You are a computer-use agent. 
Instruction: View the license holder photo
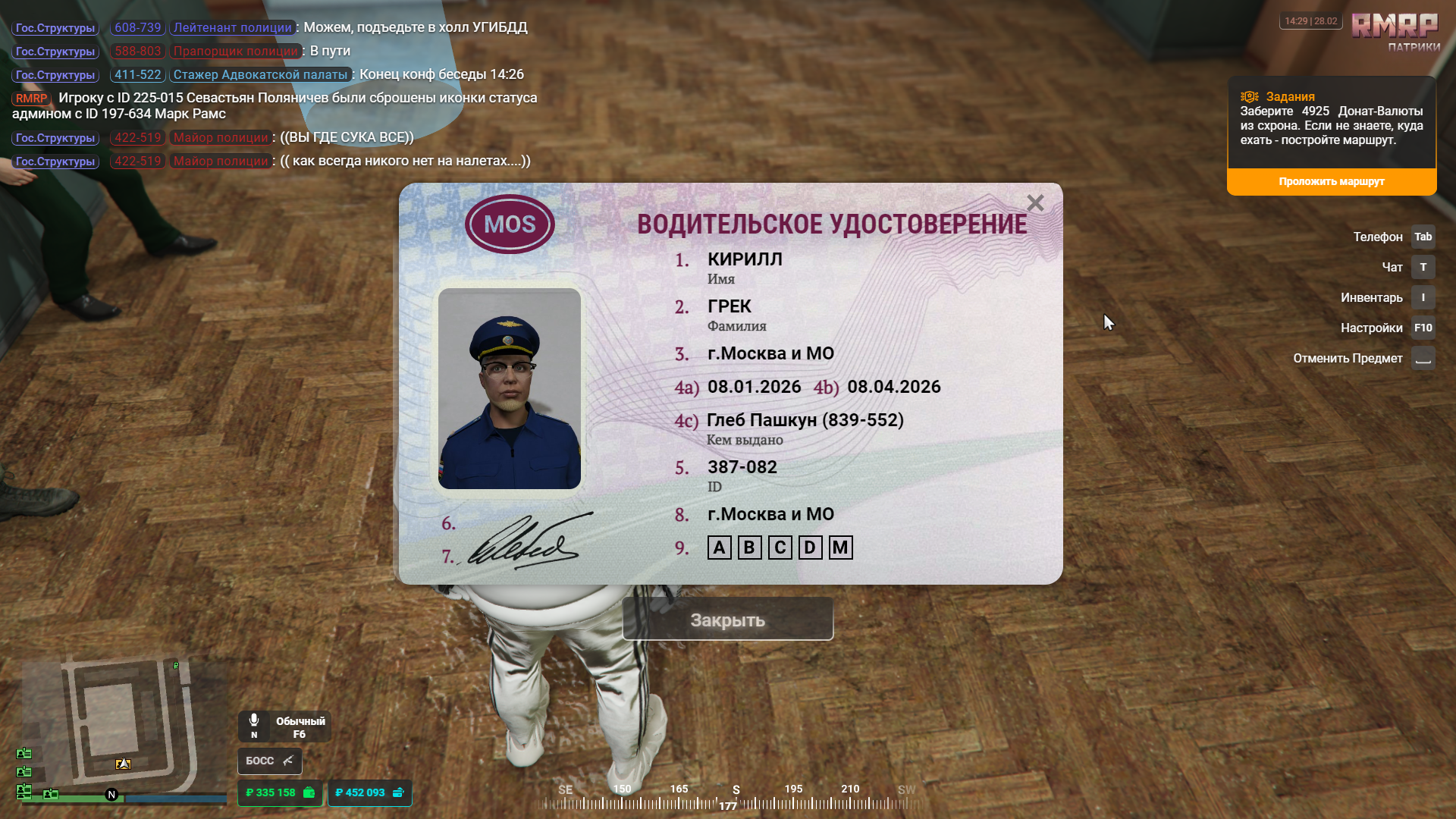(x=510, y=388)
